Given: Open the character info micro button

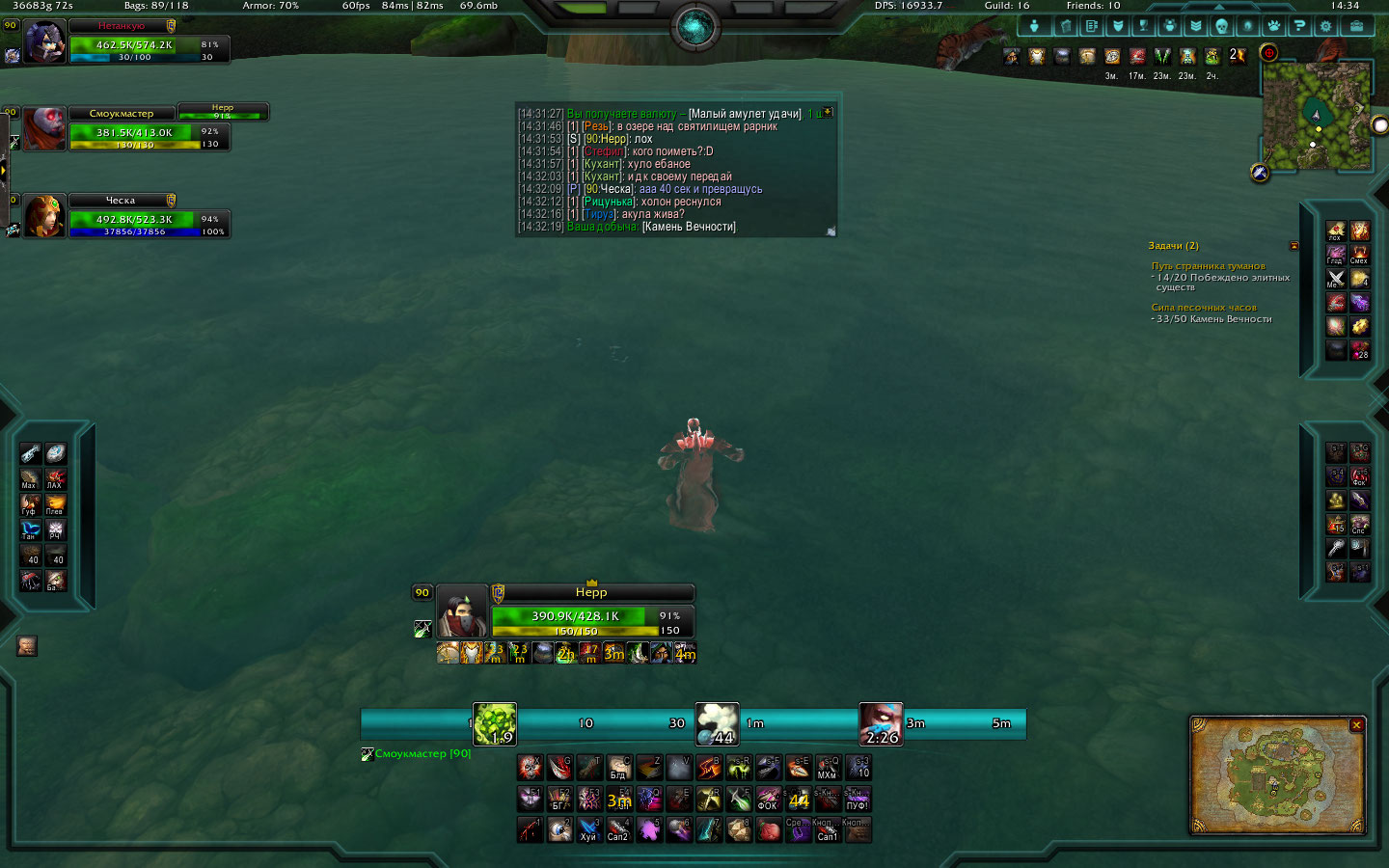Looking at the screenshot, I should tap(1035, 26).
